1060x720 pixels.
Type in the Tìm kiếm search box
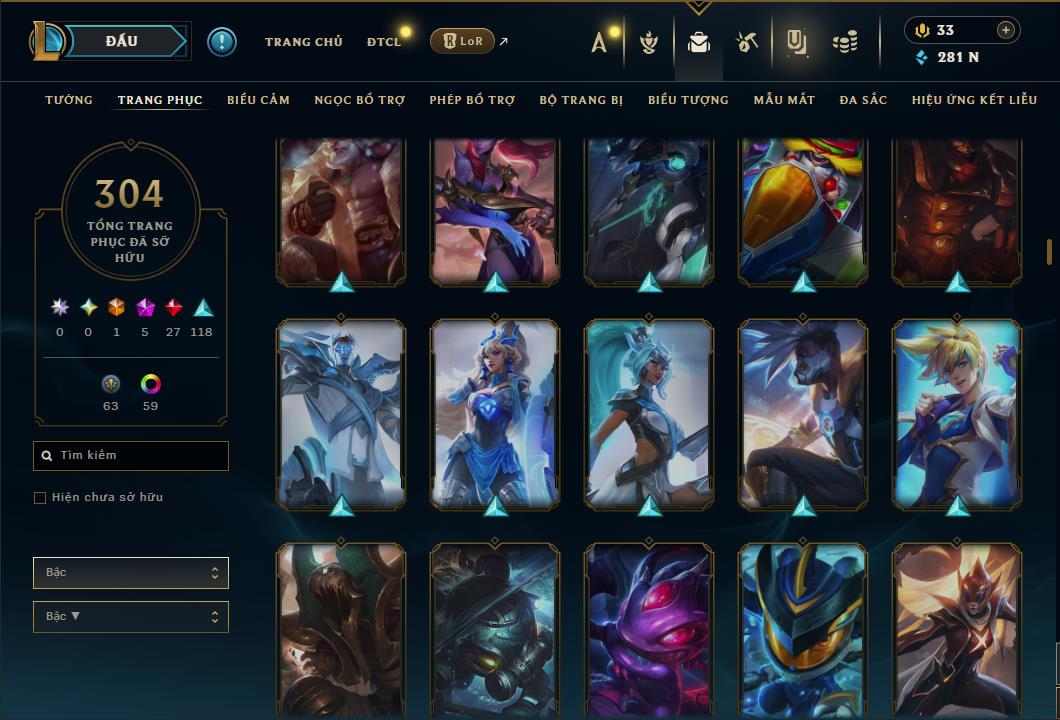click(140, 456)
